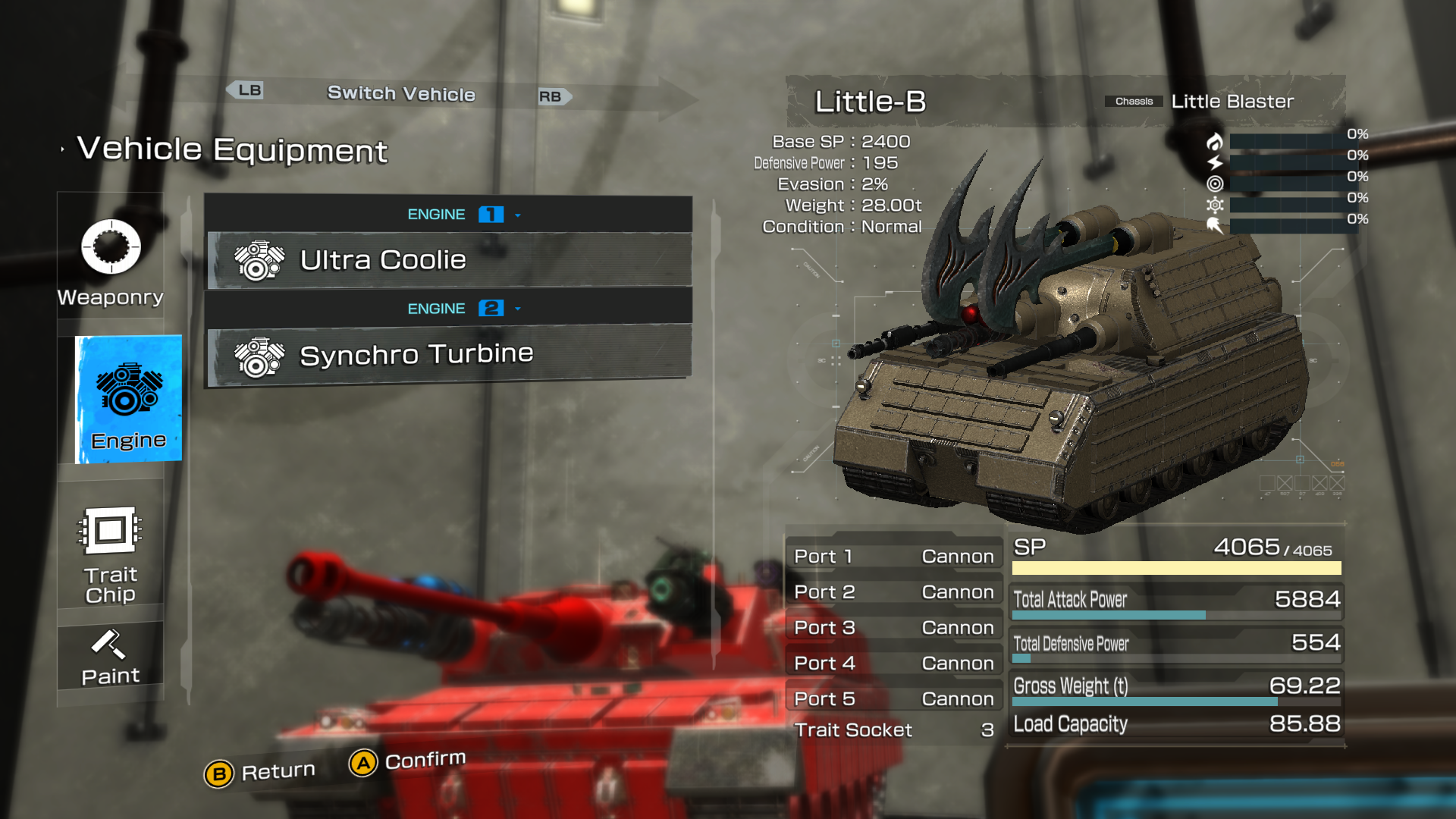Open the Paint category

click(x=111, y=657)
